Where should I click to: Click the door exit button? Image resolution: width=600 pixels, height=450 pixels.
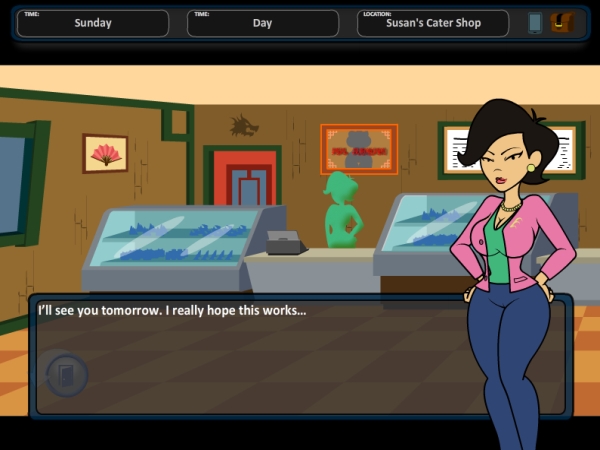[67, 375]
